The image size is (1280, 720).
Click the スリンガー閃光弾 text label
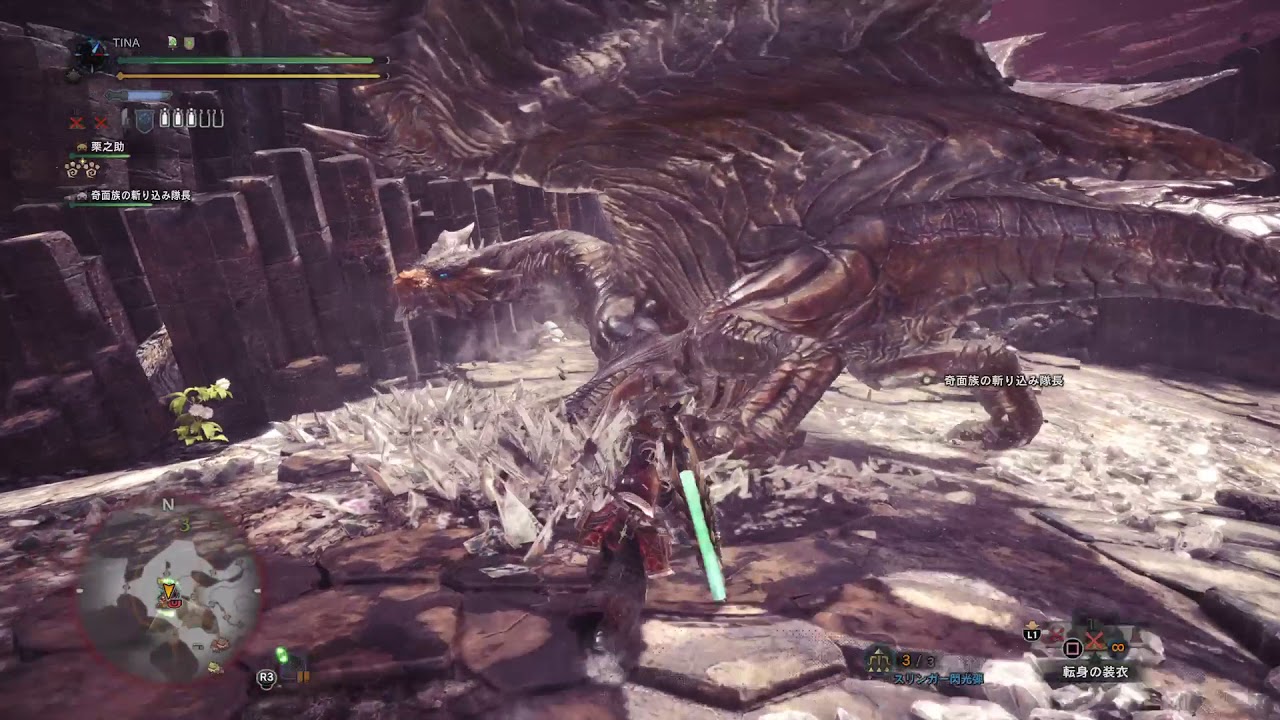point(939,678)
